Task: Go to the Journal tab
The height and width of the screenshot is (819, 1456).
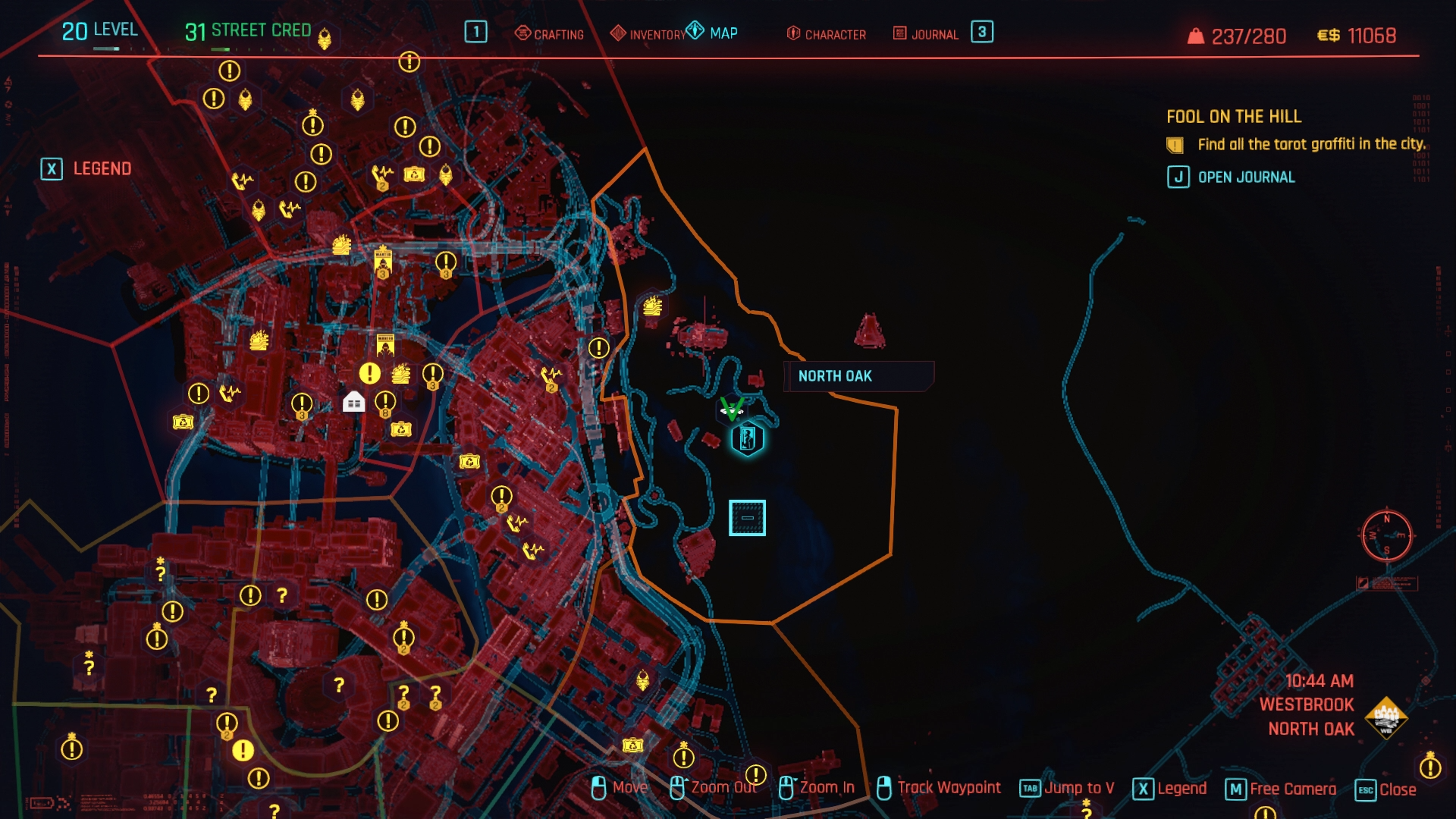Action: point(927,34)
